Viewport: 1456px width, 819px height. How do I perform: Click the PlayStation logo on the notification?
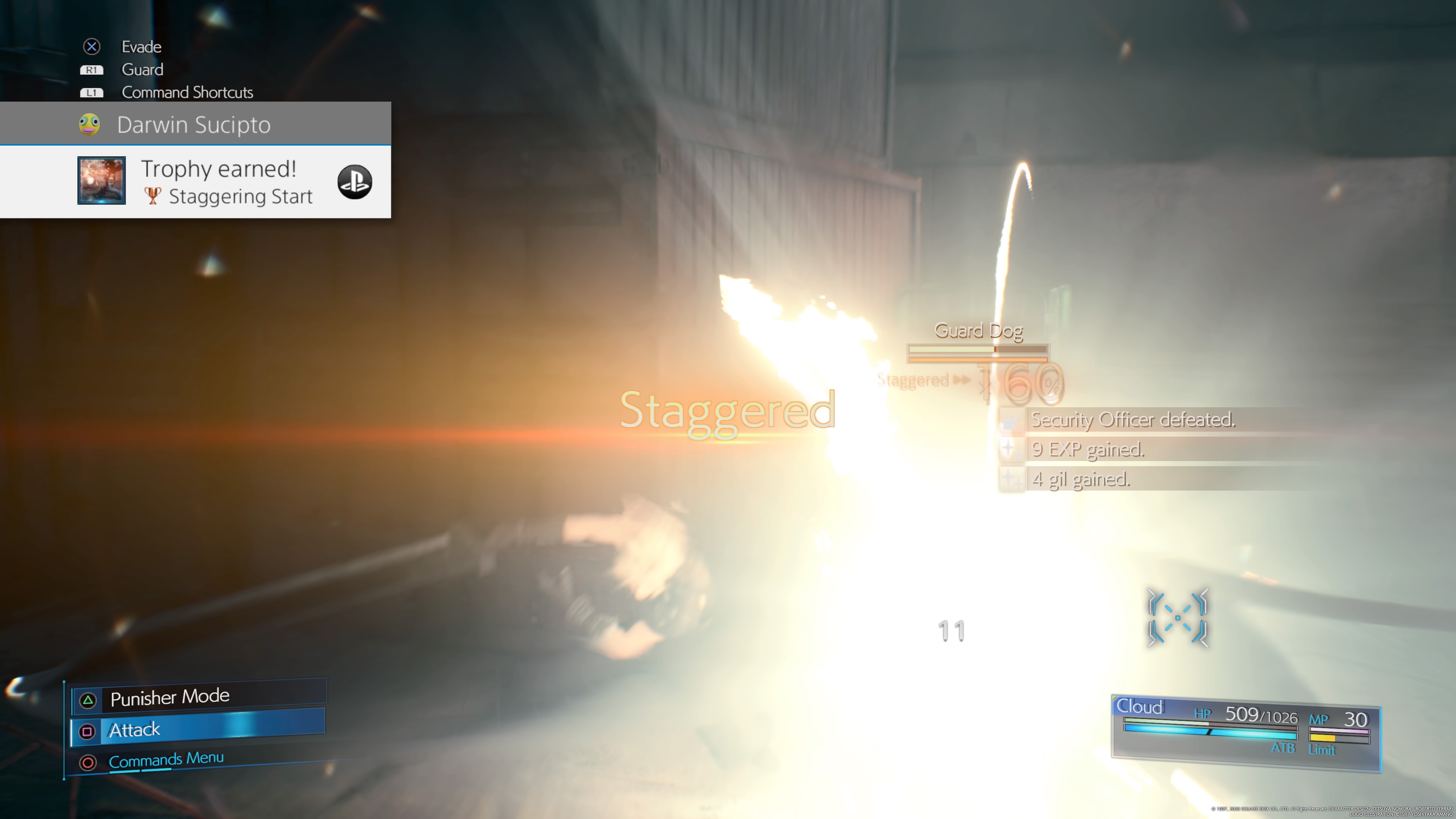click(355, 182)
